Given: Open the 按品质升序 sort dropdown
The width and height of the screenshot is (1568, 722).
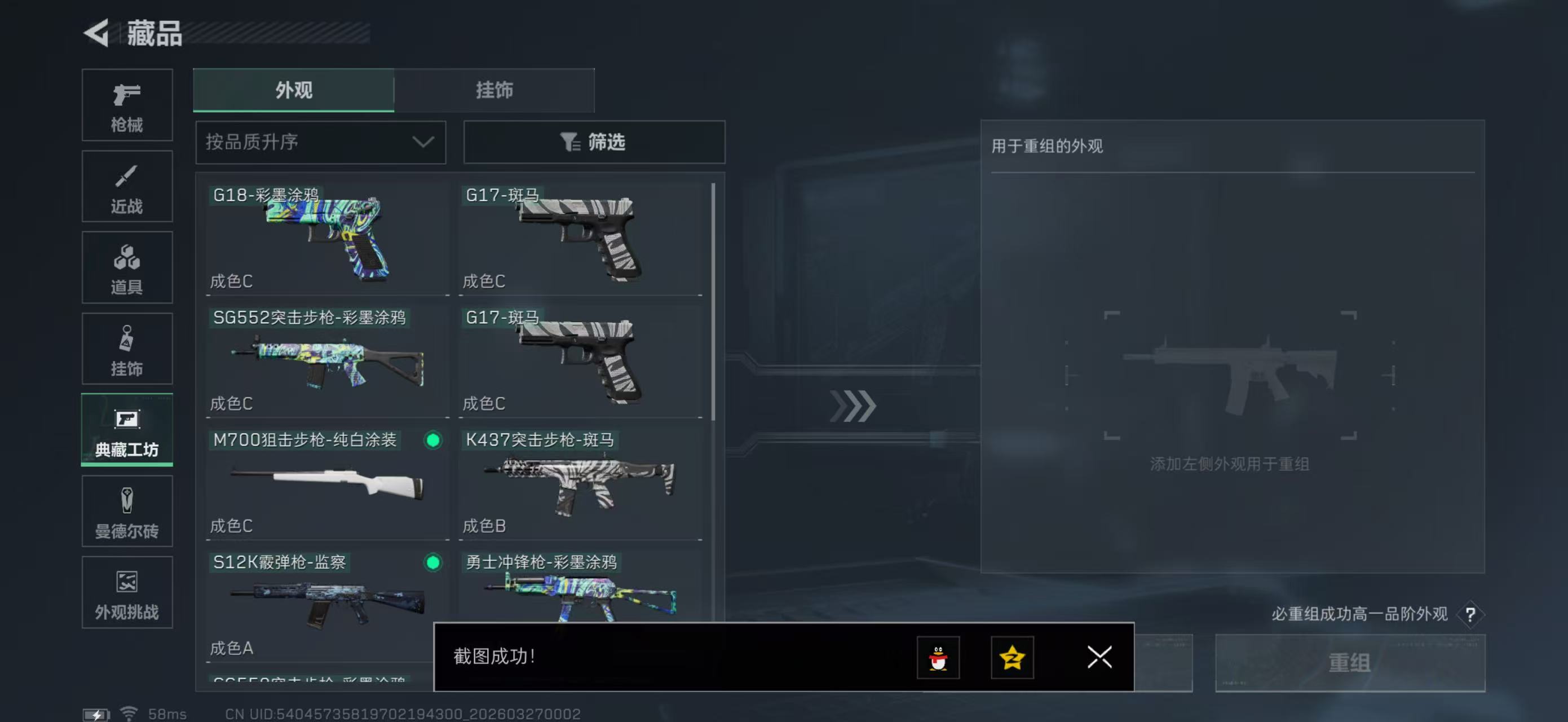Looking at the screenshot, I should pos(320,142).
